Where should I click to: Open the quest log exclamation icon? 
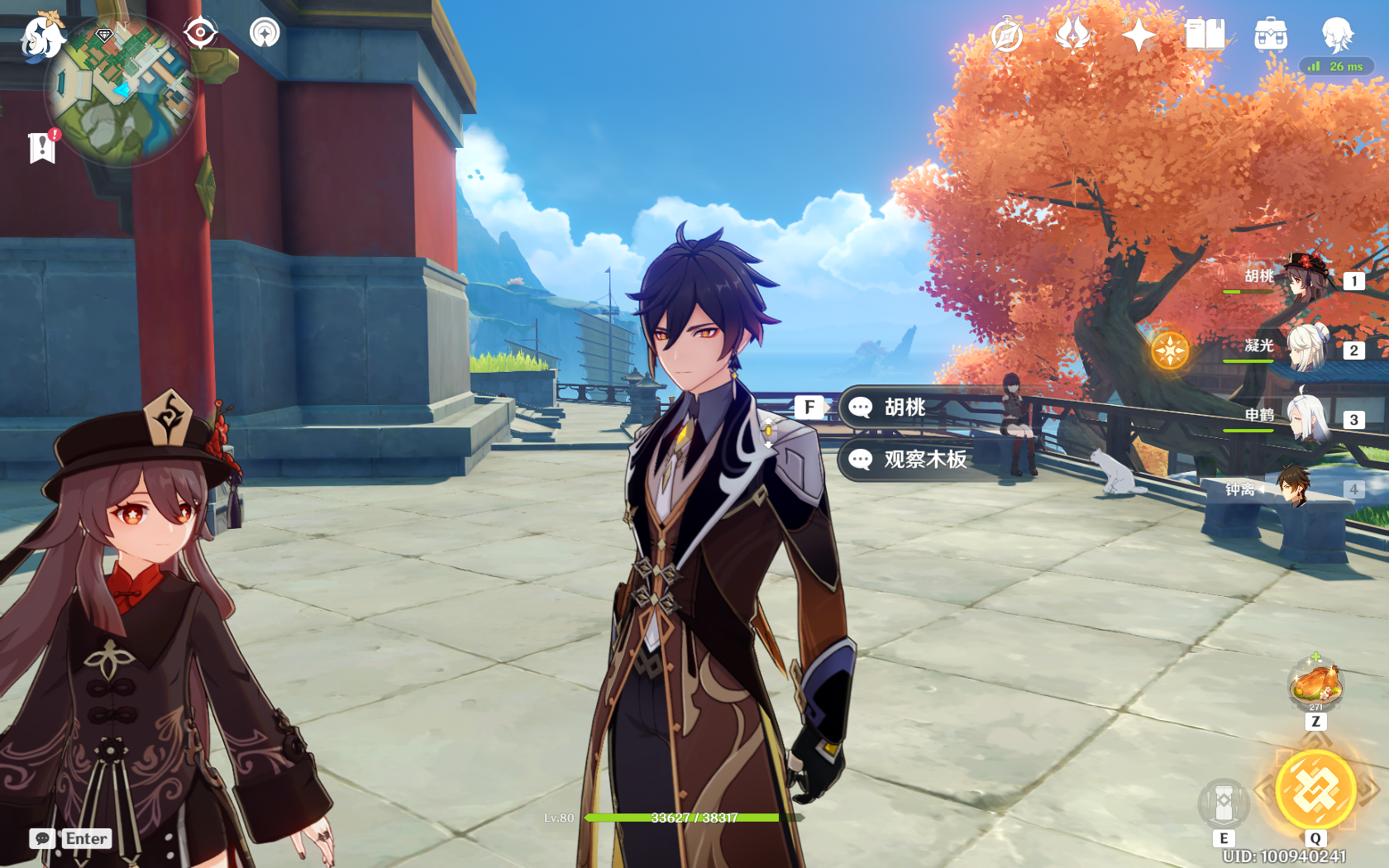42,147
